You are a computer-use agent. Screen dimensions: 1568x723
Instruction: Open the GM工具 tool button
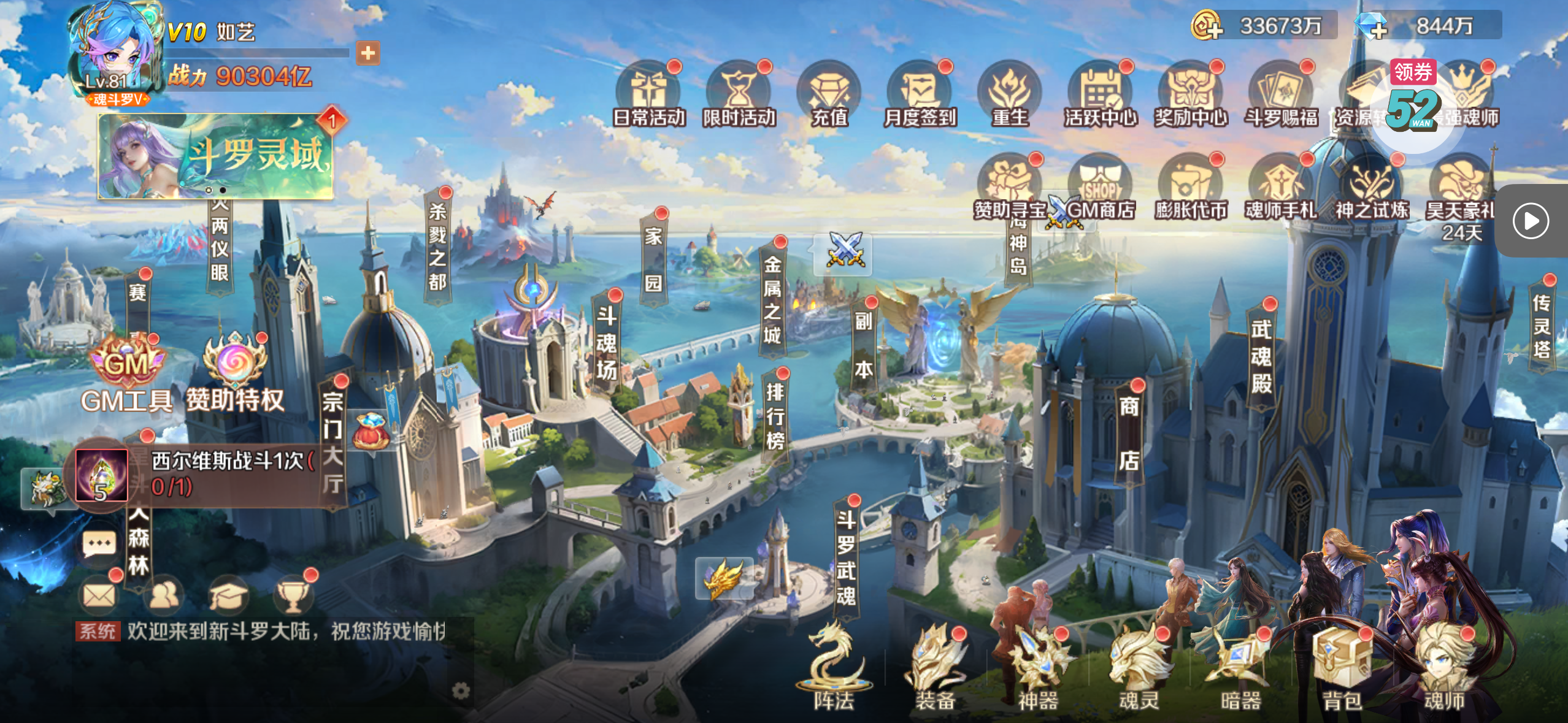click(126, 374)
